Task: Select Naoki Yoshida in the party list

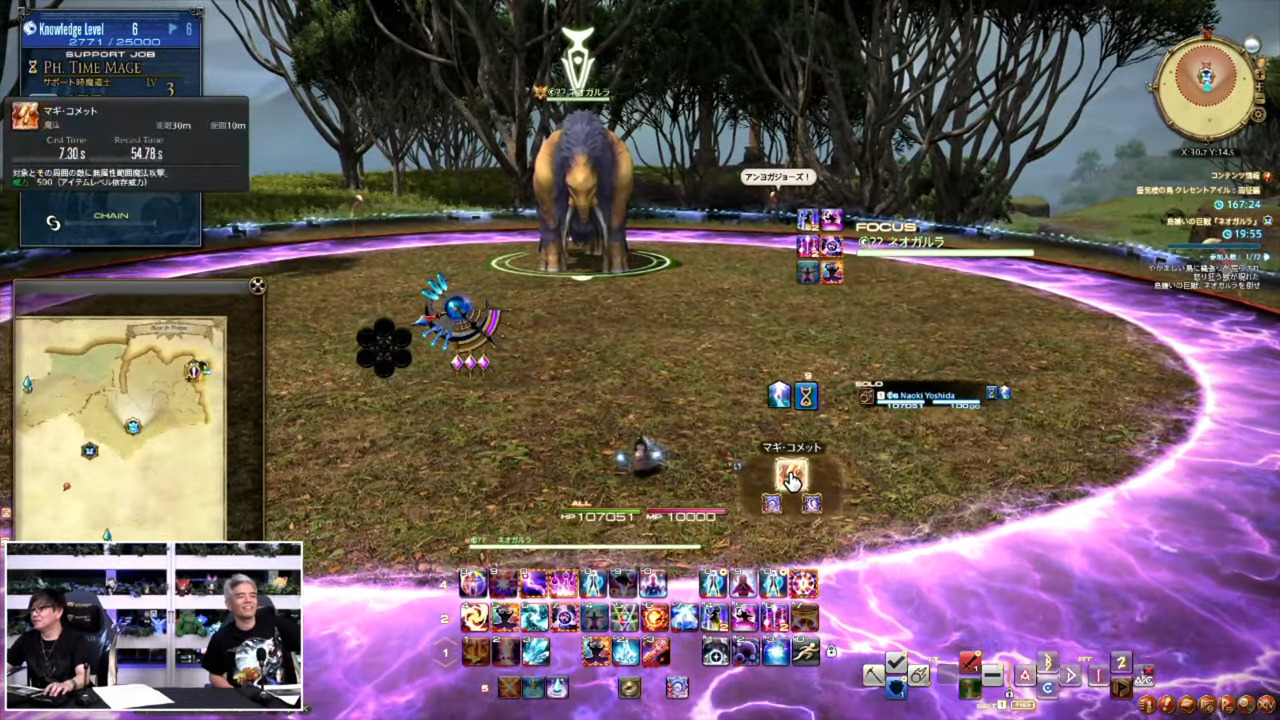Action: (930, 395)
